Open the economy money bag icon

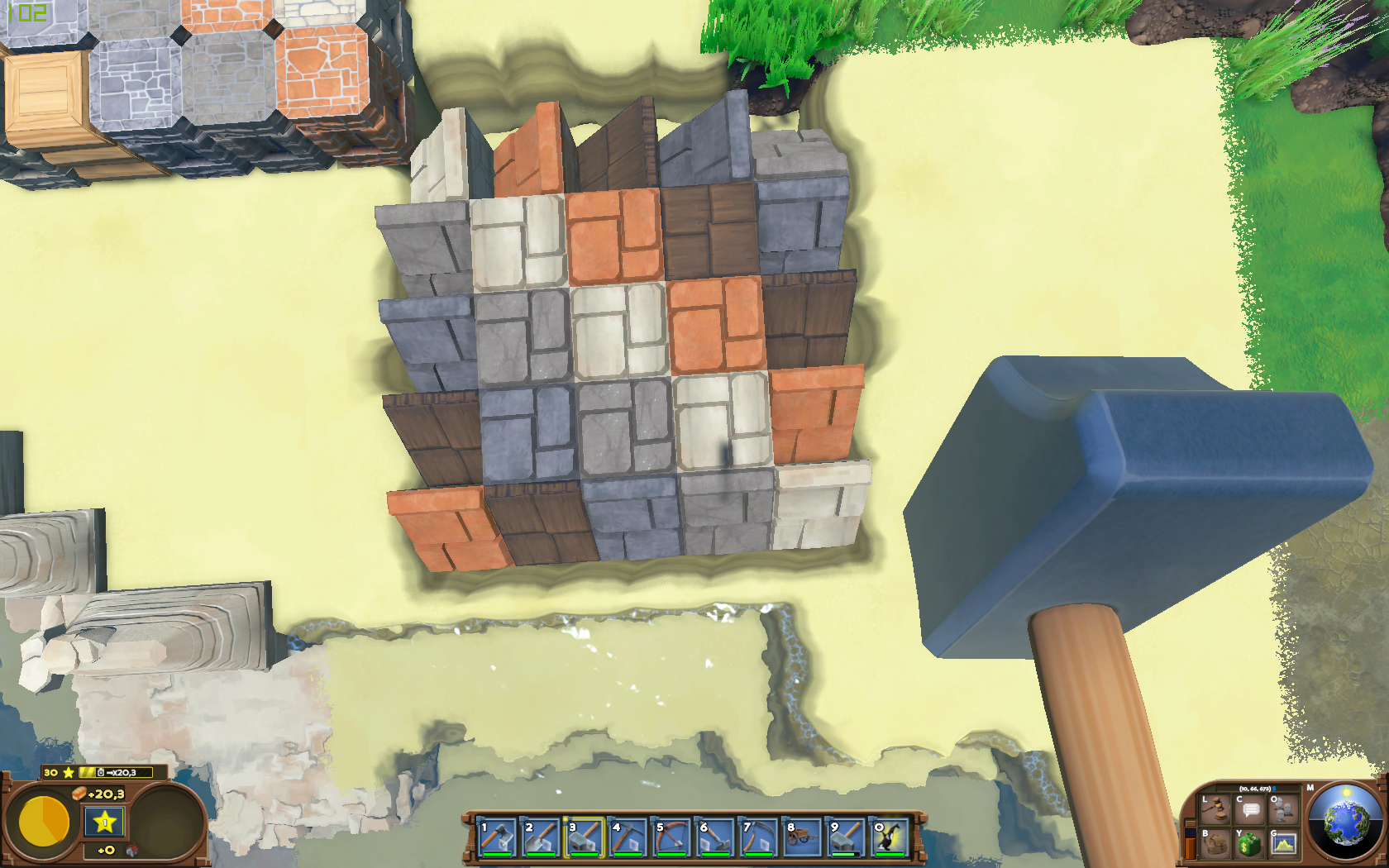pos(1249,844)
